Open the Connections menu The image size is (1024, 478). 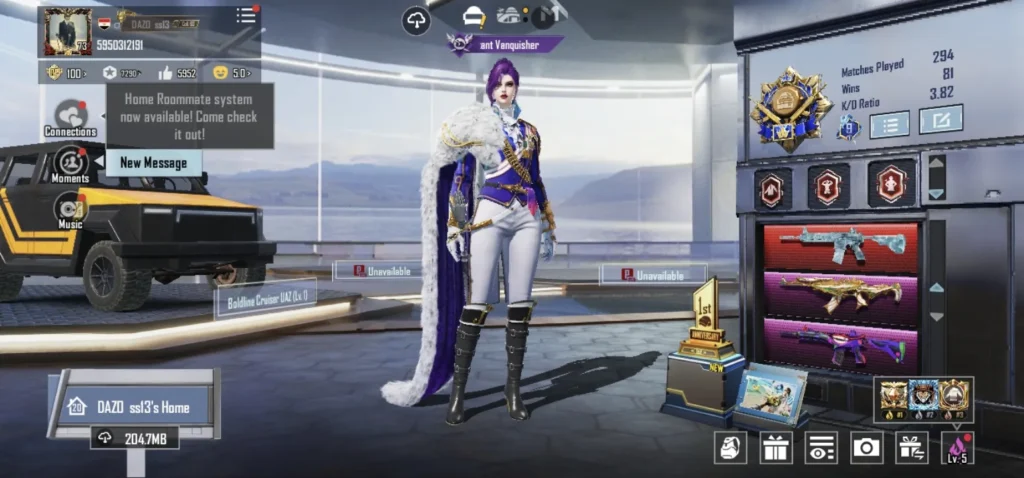(71, 117)
